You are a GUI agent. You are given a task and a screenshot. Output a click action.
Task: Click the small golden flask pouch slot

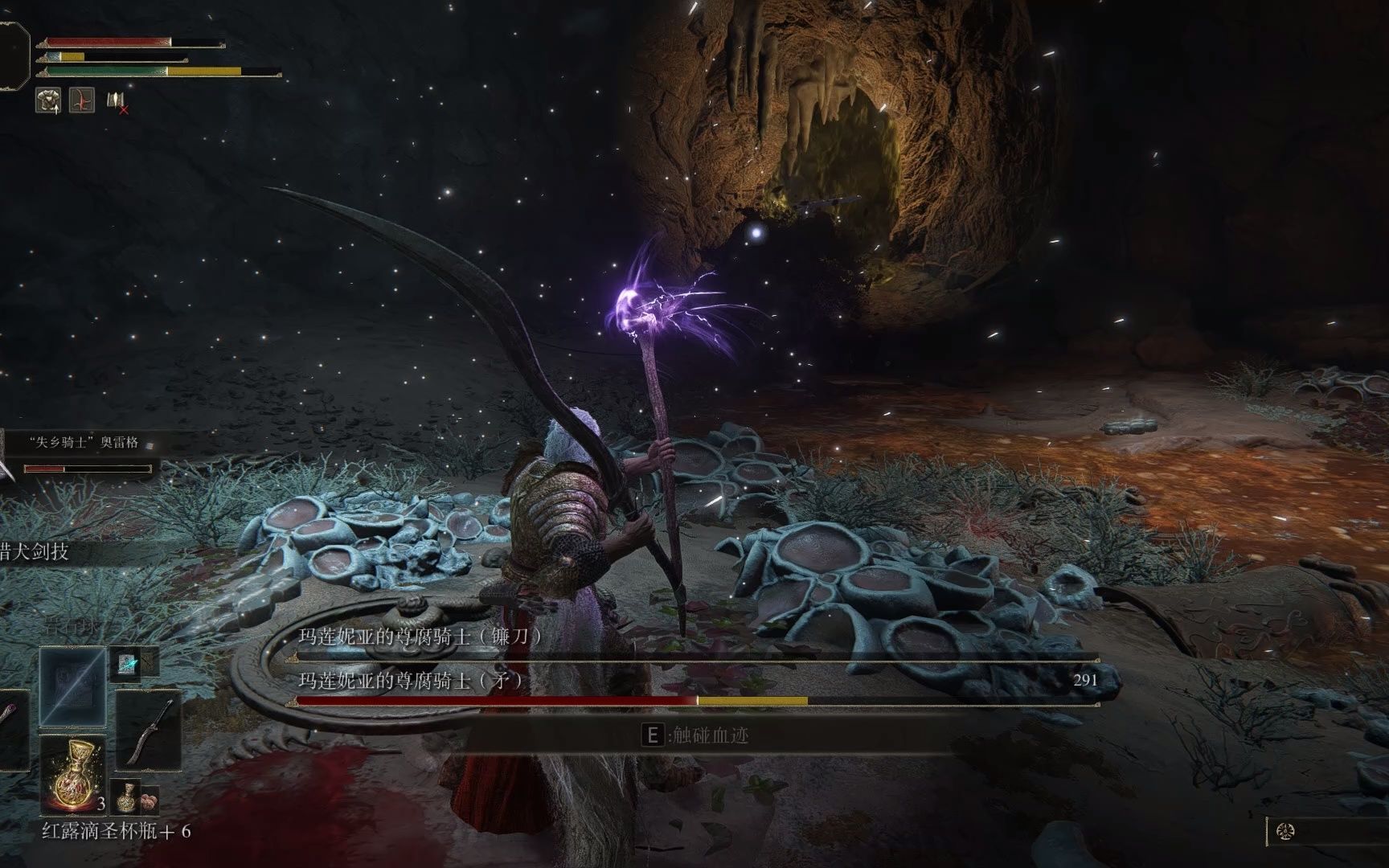coord(124,796)
